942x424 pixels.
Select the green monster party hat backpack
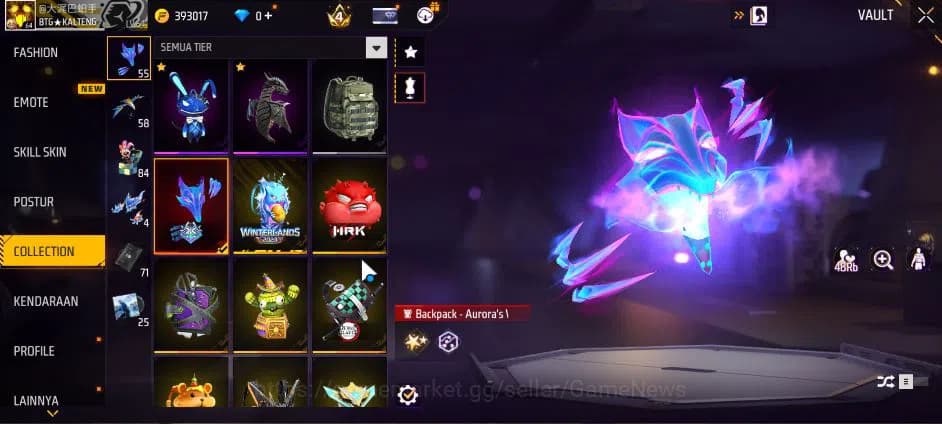pos(270,304)
